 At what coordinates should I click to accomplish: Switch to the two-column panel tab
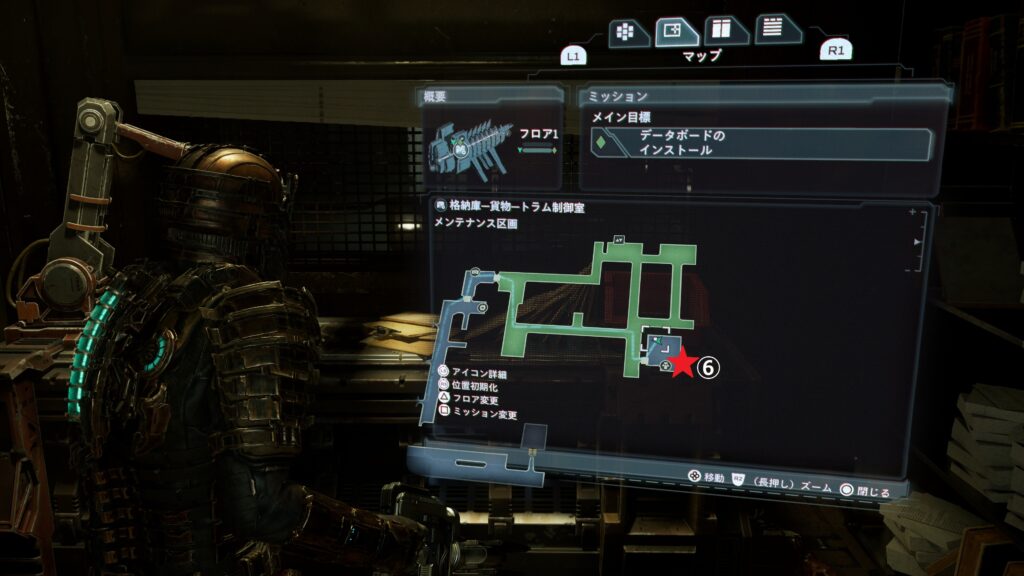725,30
